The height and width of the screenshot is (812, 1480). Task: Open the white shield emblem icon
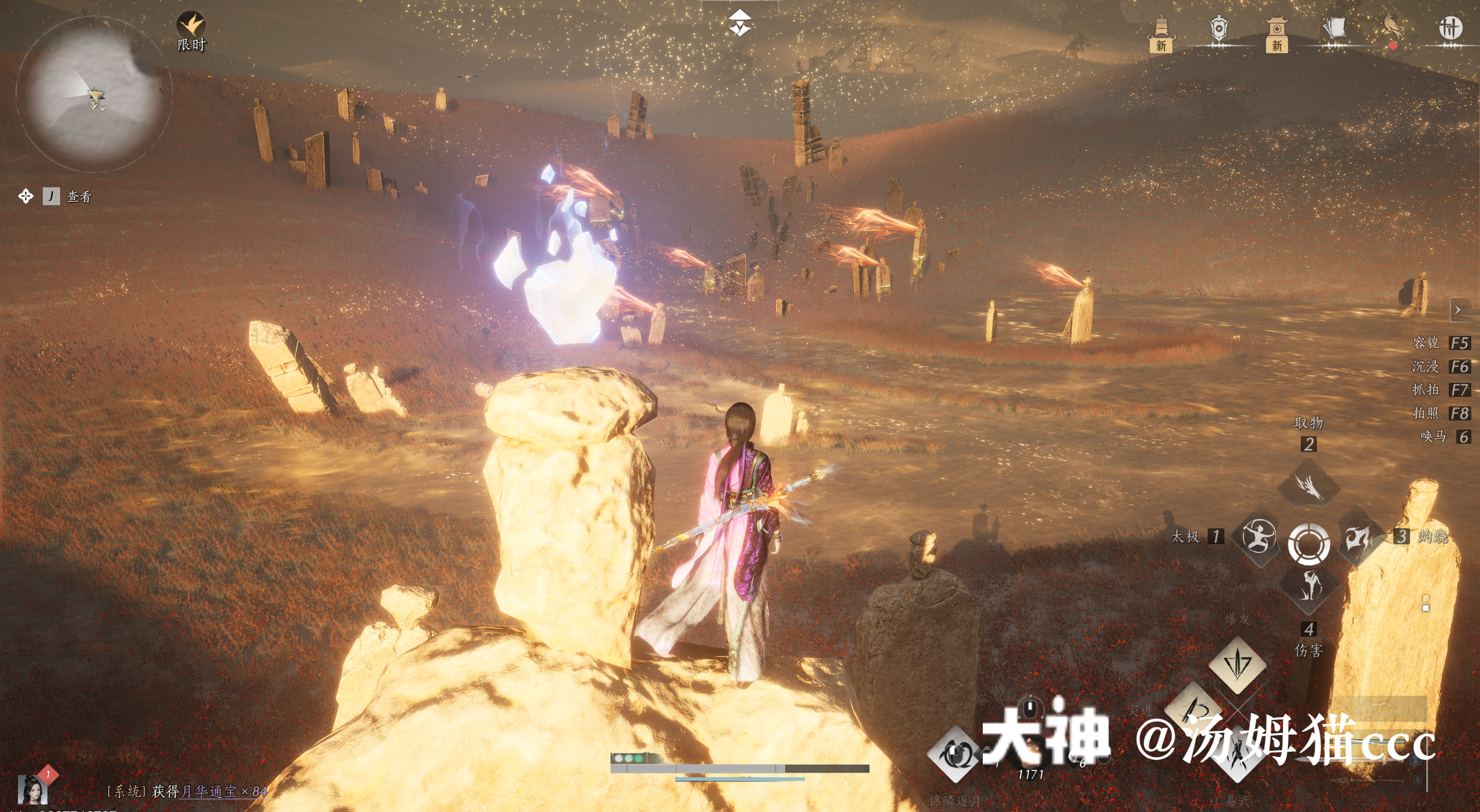click(x=1219, y=29)
